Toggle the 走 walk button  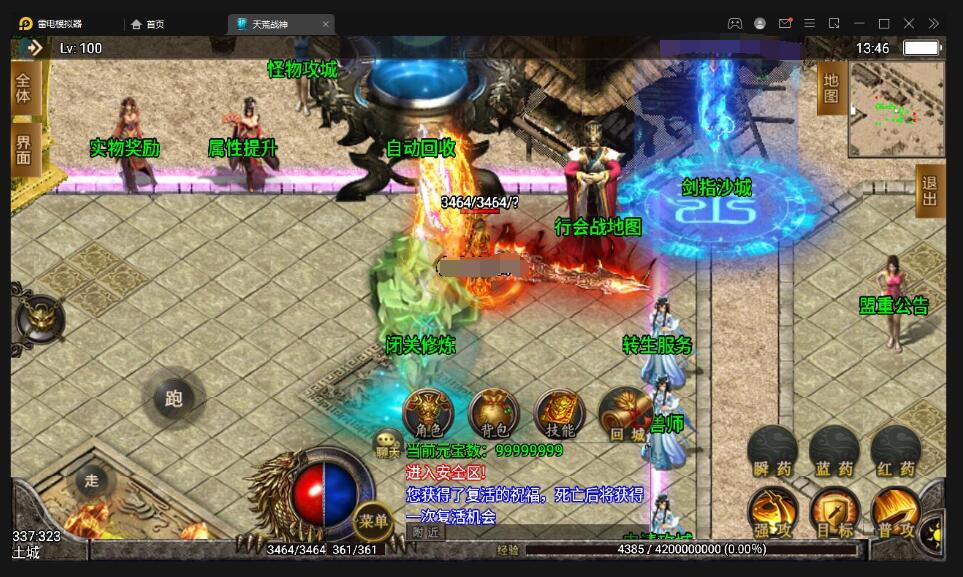(92, 481)
